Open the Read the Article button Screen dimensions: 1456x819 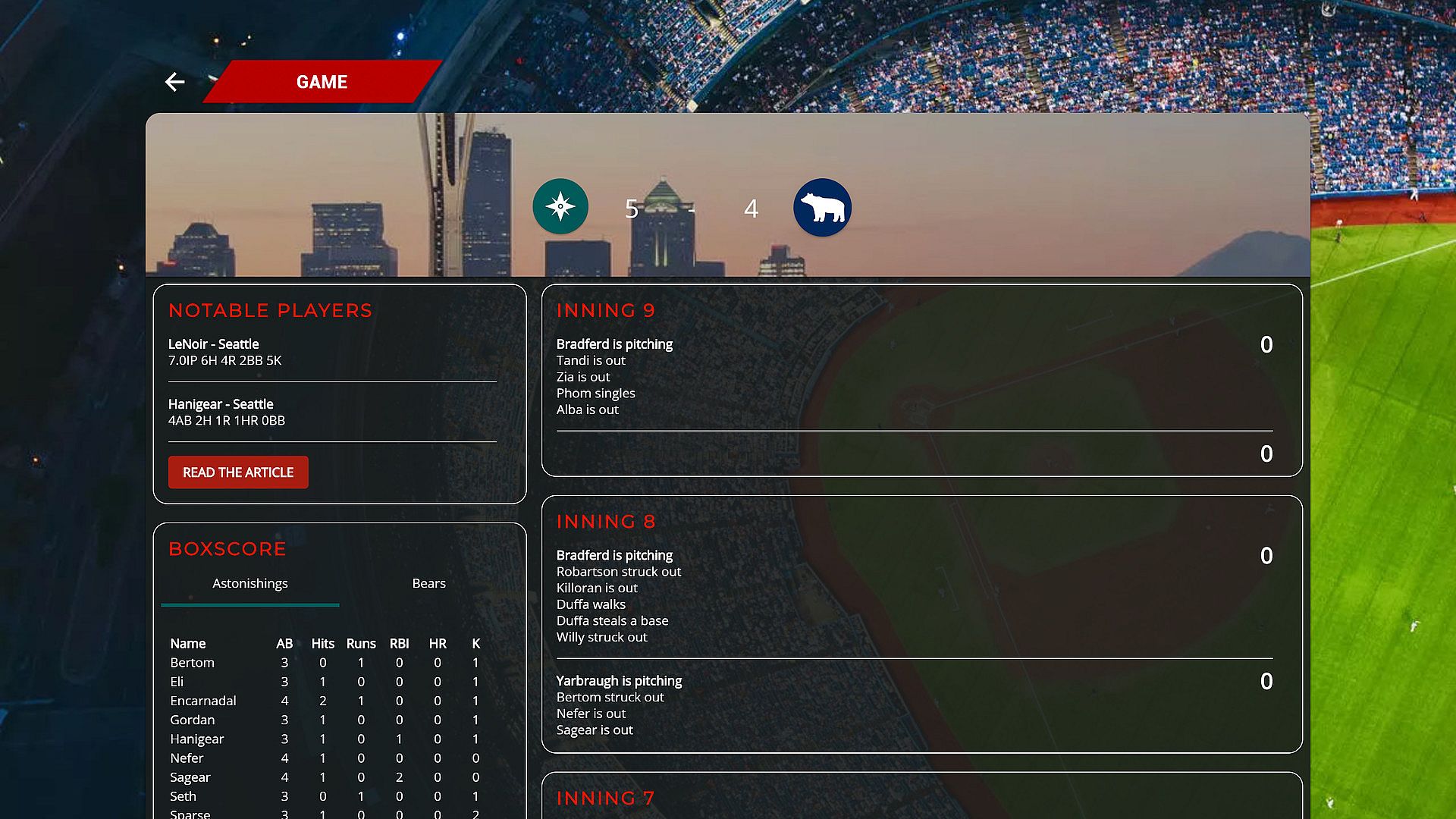tap(238, 472)
